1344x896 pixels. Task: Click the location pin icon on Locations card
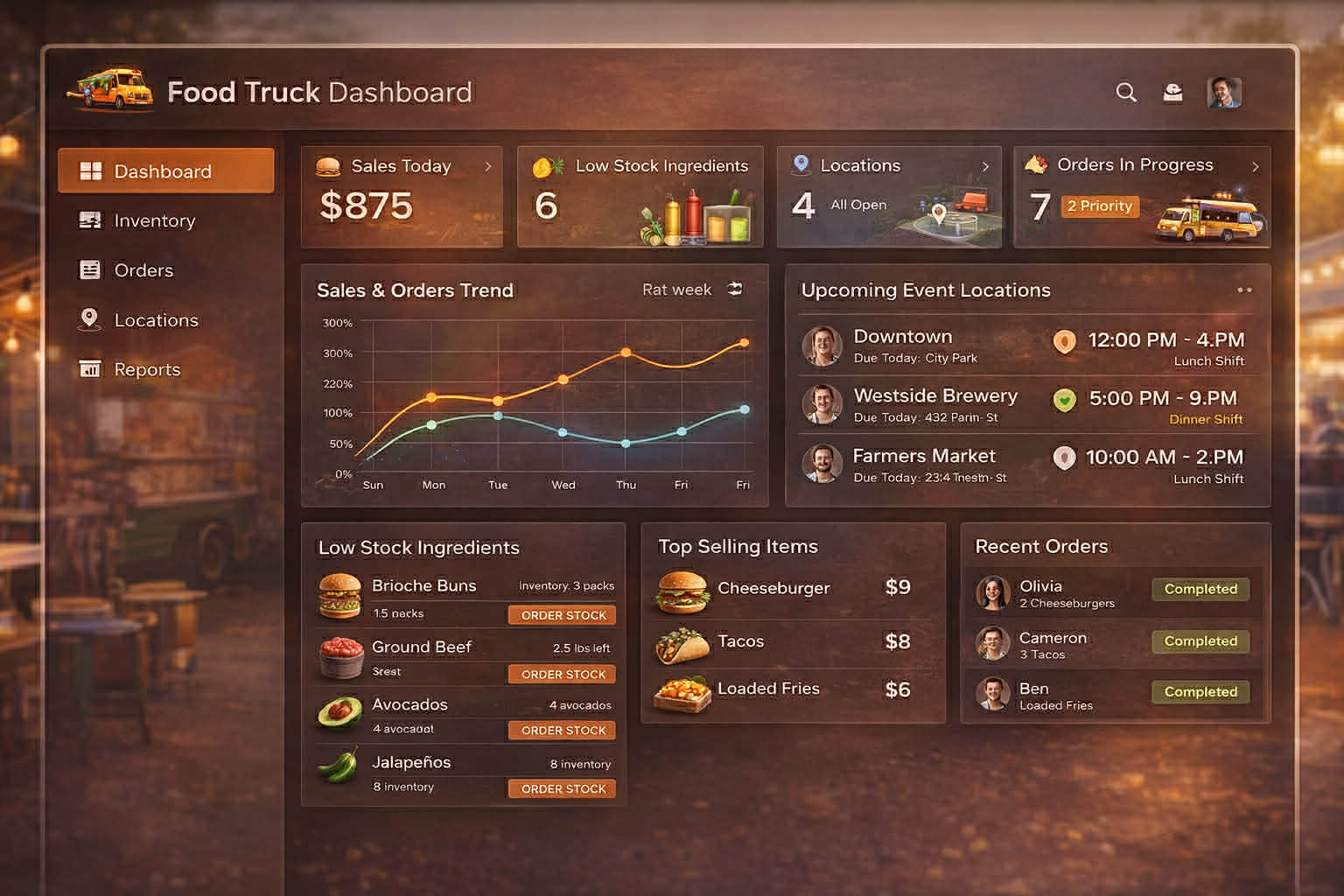tap(800, 164)
